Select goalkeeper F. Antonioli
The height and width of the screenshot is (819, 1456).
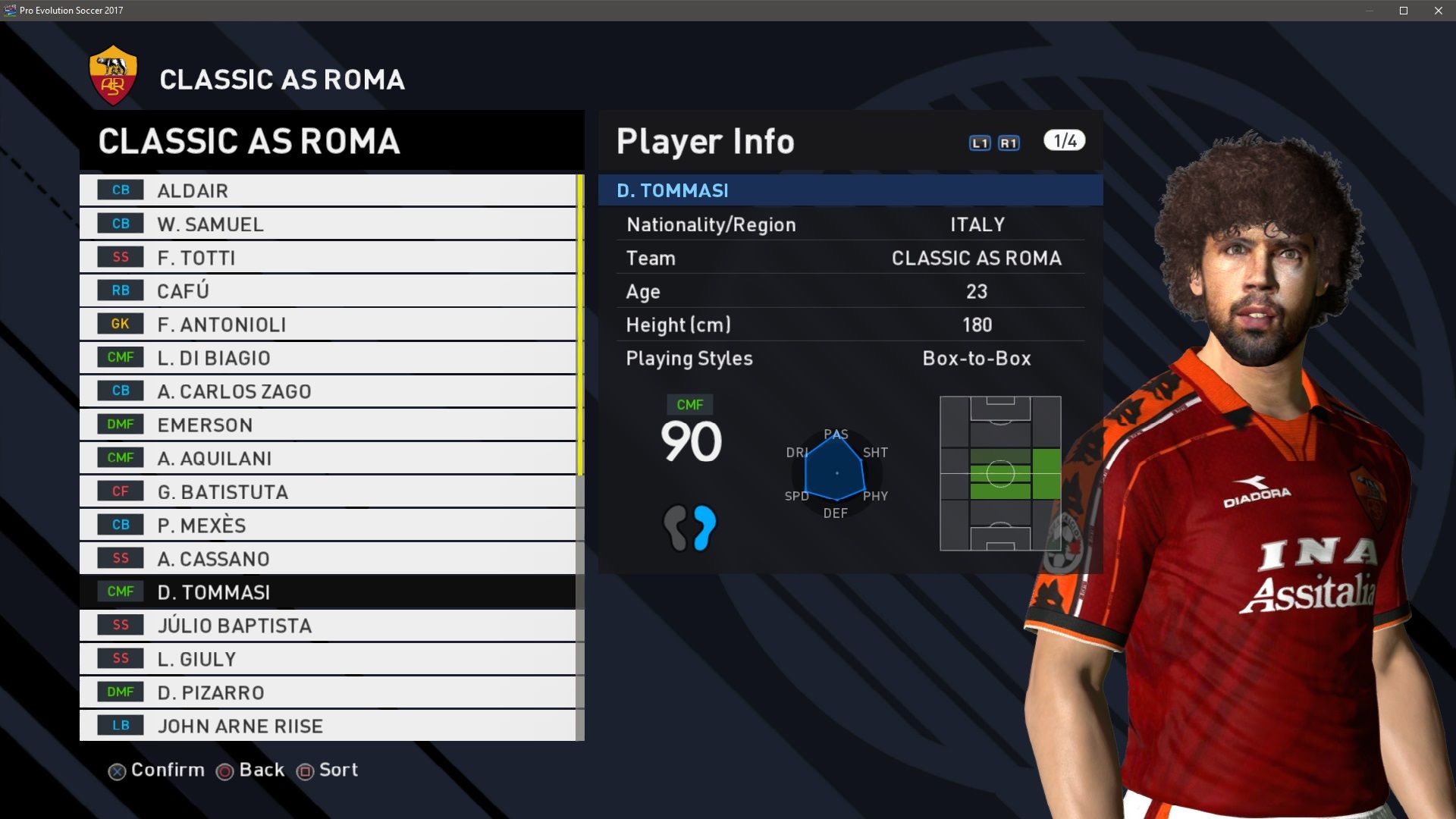click(x=327, y=324)
